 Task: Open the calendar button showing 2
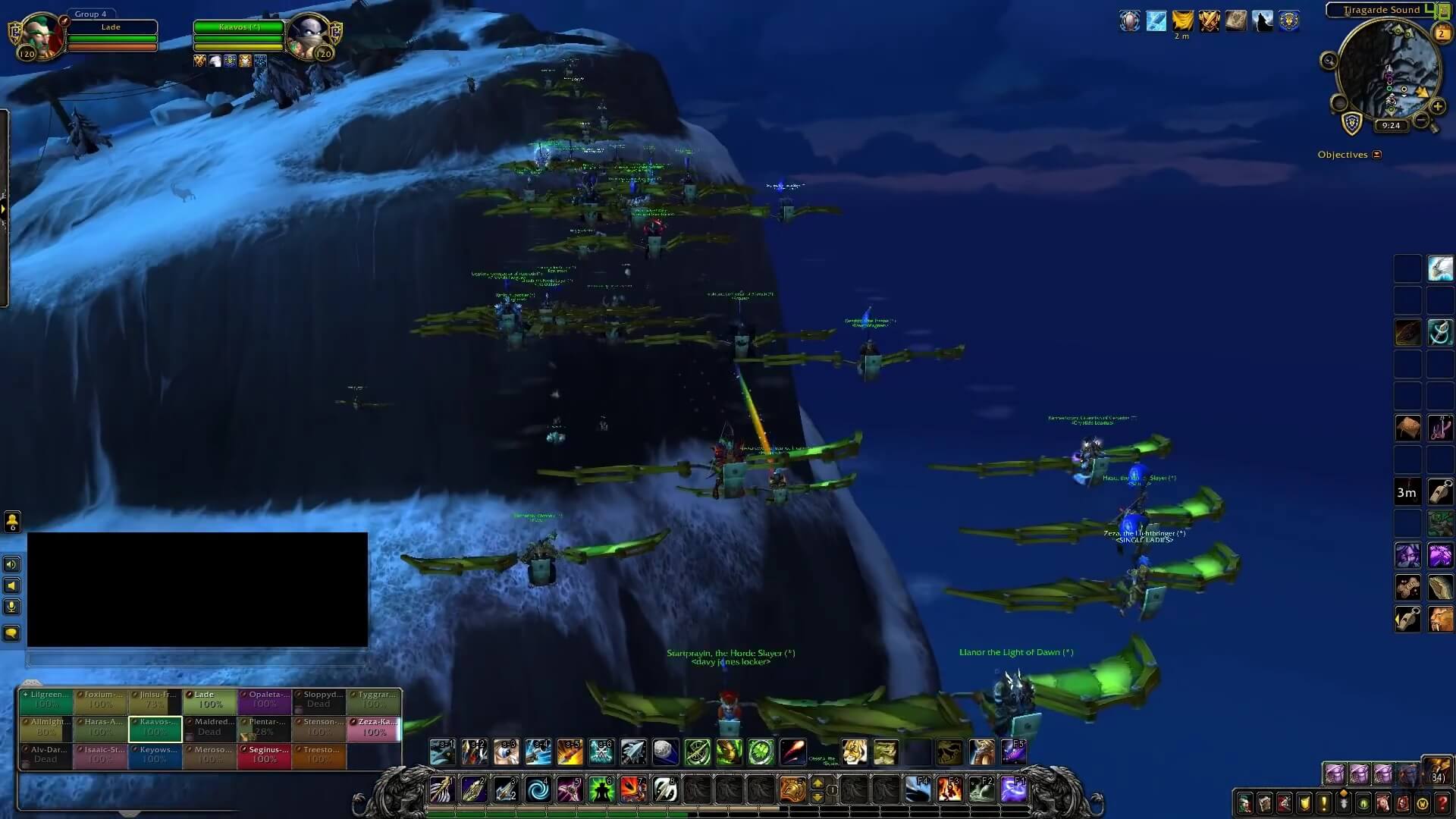pyautogui.click(x=1442, y=33)
